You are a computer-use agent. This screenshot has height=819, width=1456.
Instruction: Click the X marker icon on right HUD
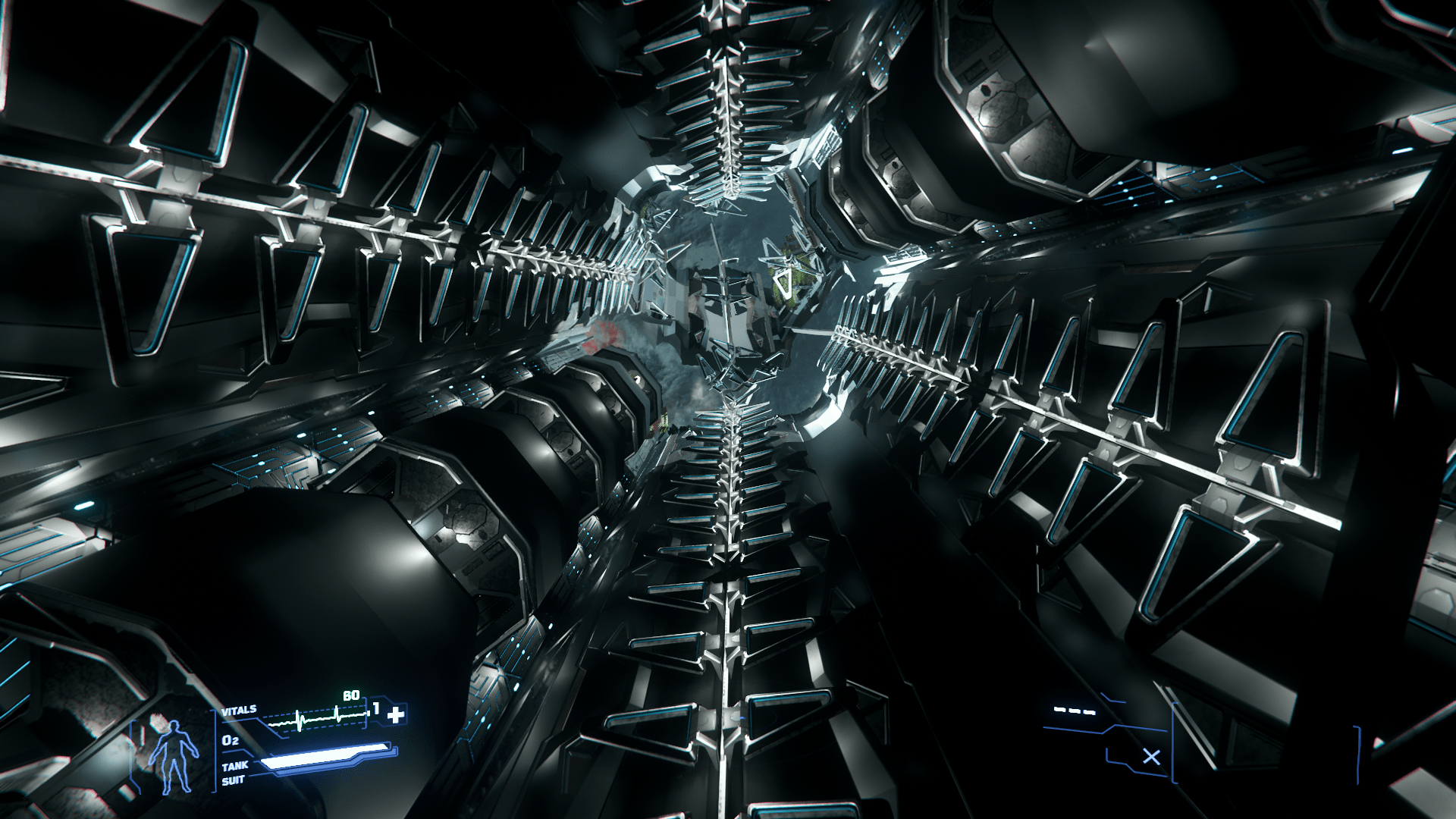pos(1152,757)
